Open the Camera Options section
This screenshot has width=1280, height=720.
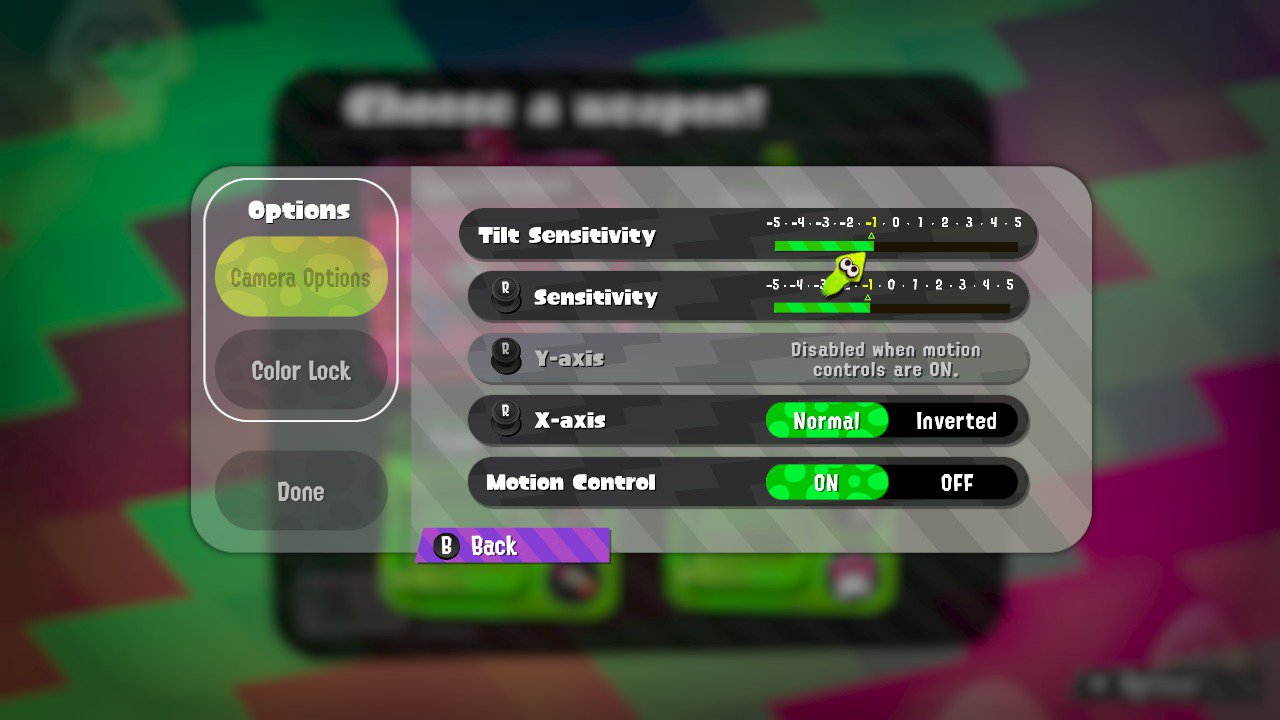(301, 277)
